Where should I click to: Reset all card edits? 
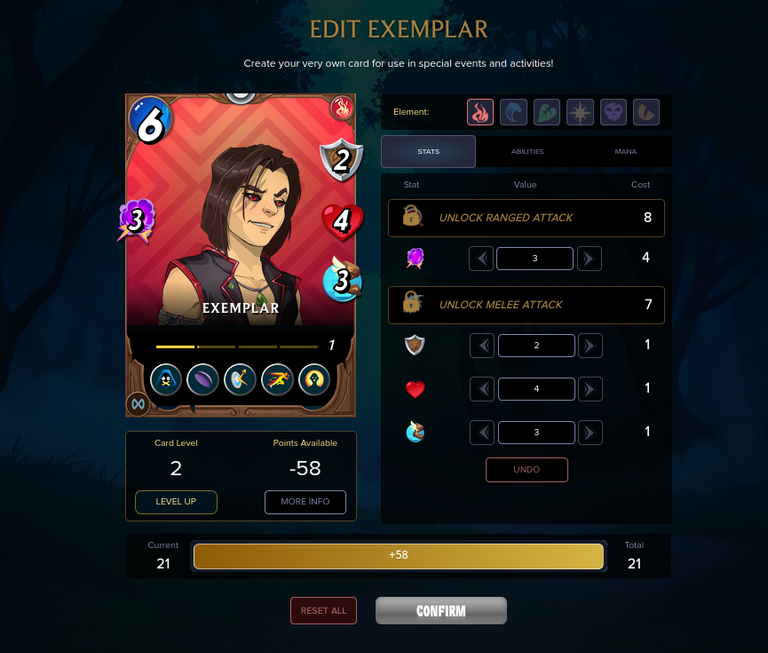coord(323,611)
